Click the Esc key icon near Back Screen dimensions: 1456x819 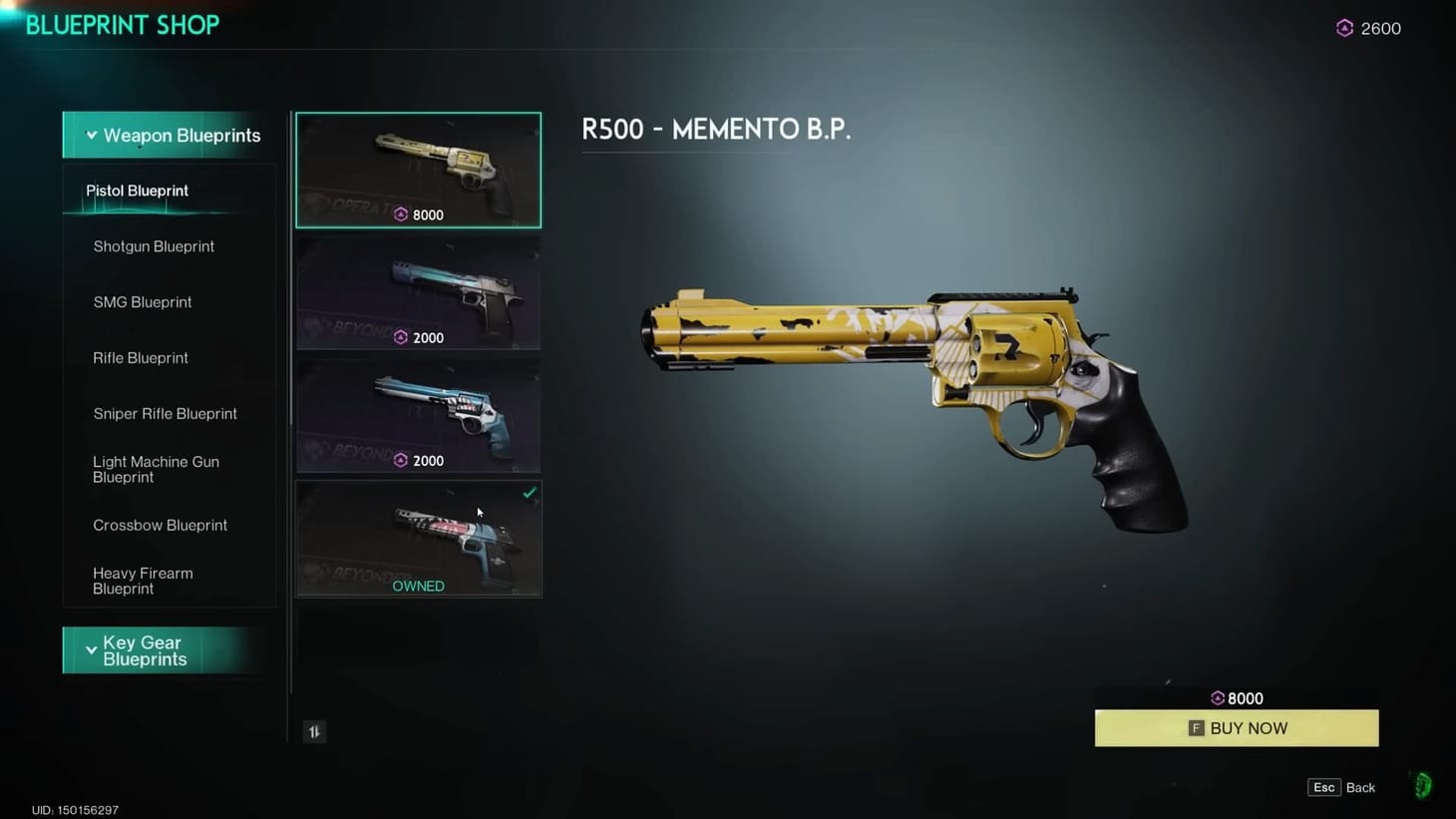pos(1323,787)
